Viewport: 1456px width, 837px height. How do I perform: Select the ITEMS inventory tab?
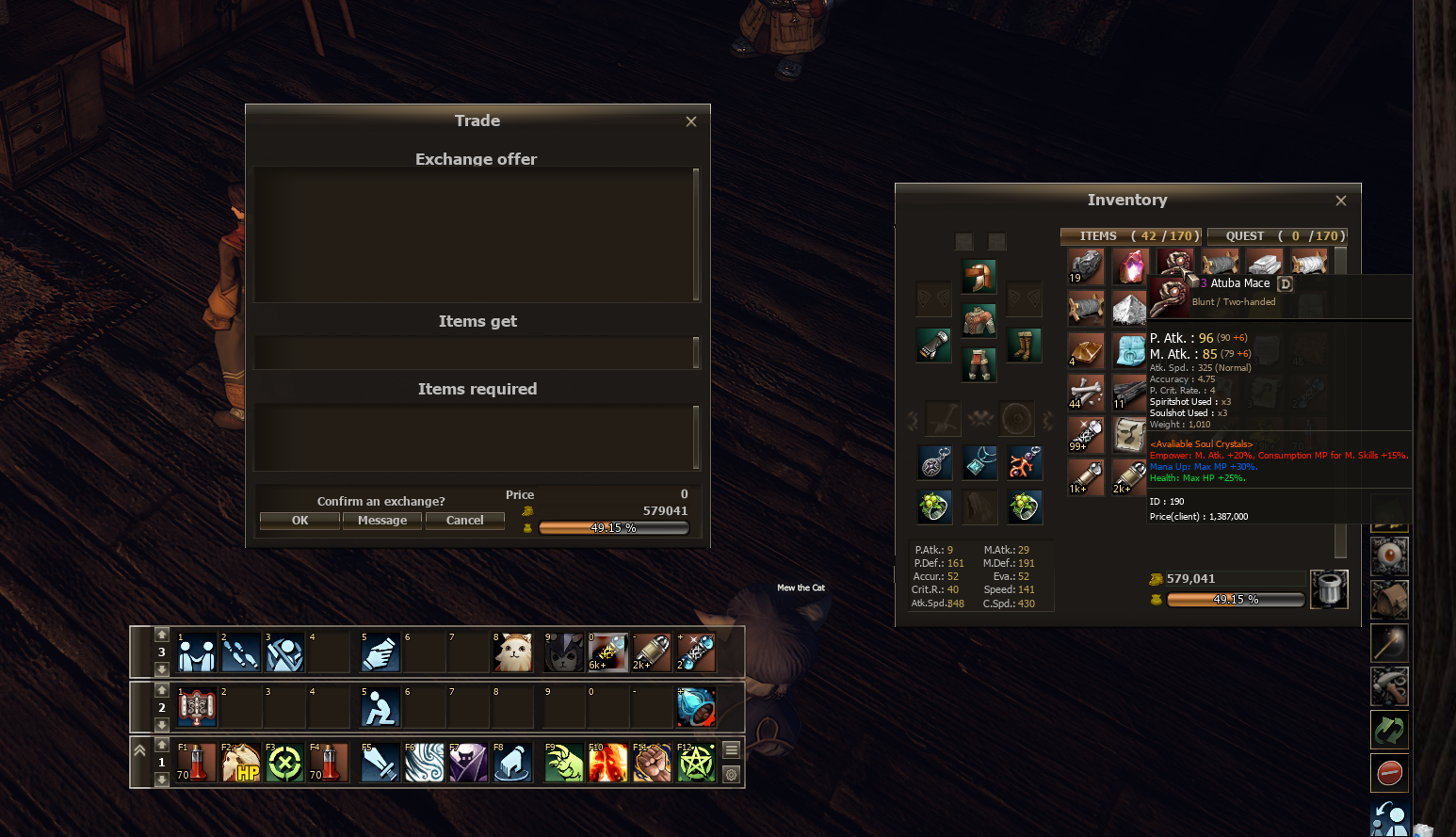click(x=1130, y=236)
